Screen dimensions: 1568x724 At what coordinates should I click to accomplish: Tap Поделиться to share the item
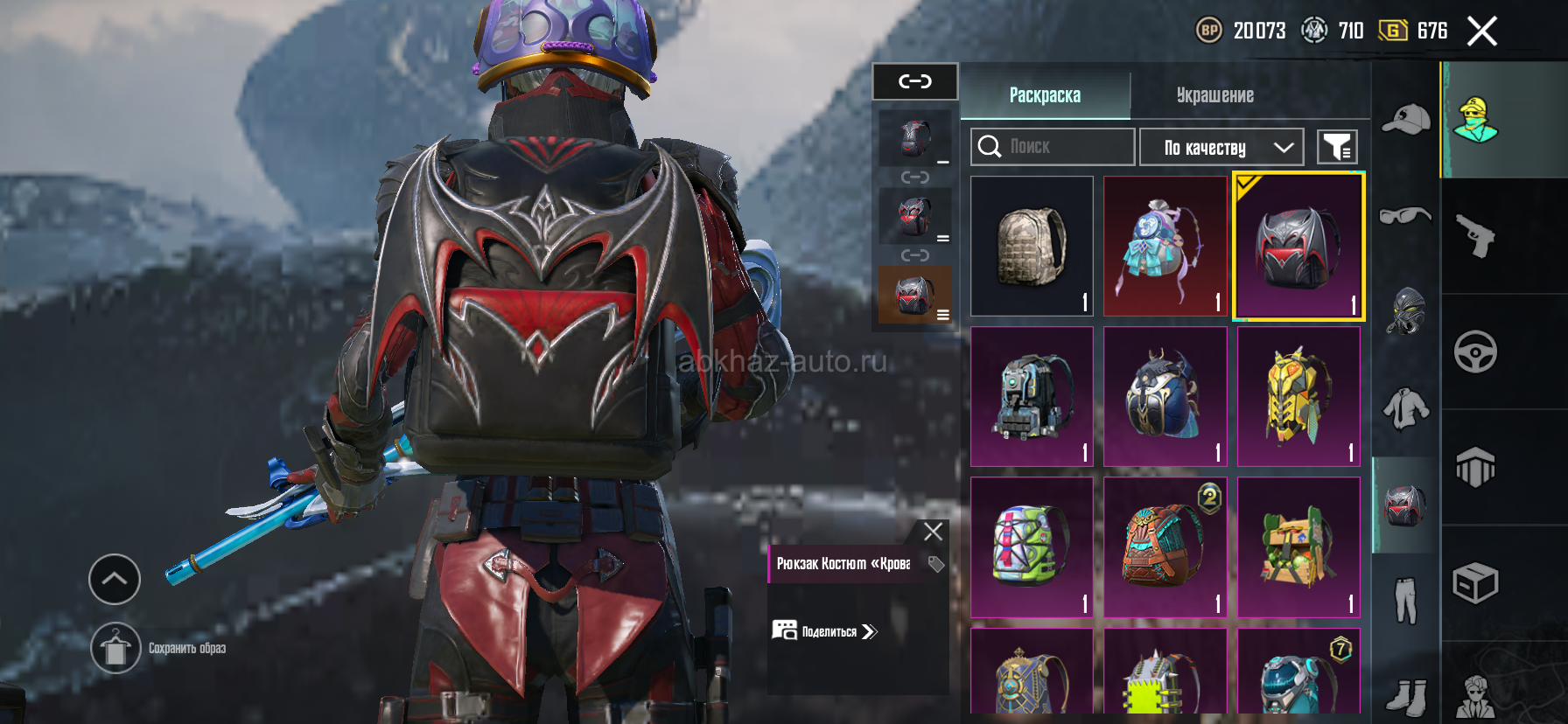pyautogui.click(x=824, y=631)
